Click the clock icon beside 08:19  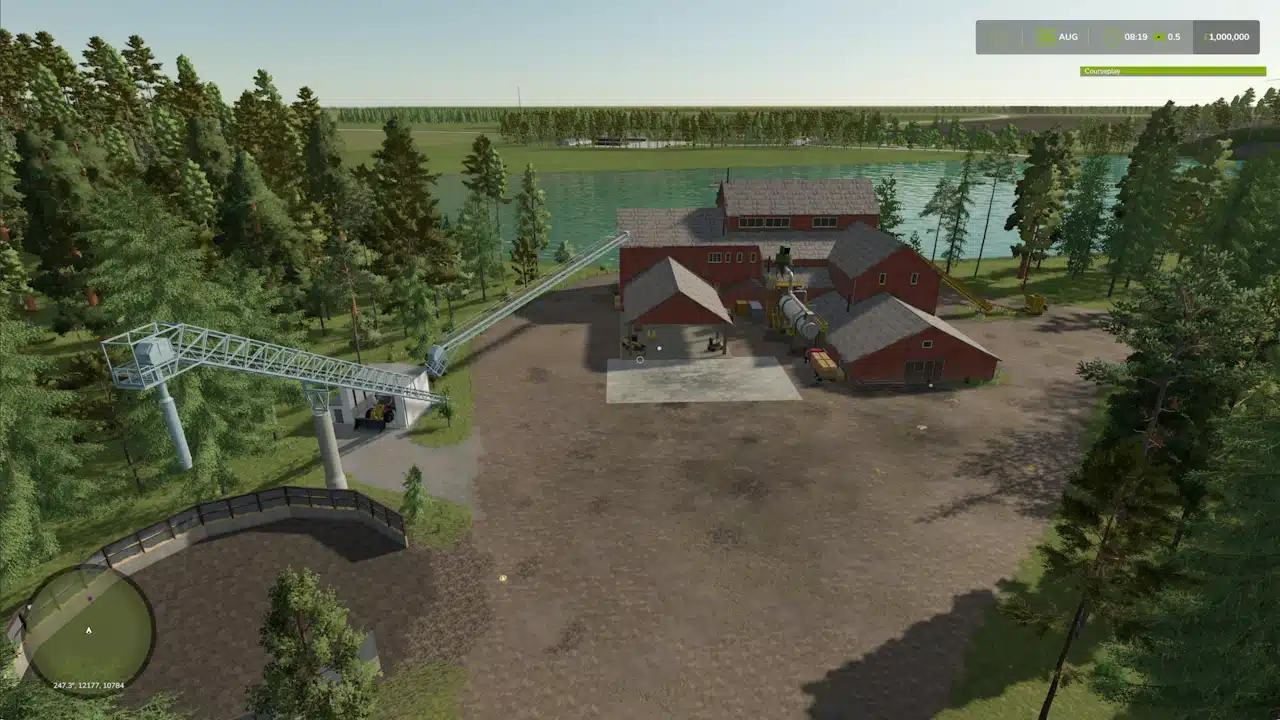click(1110, 37)
